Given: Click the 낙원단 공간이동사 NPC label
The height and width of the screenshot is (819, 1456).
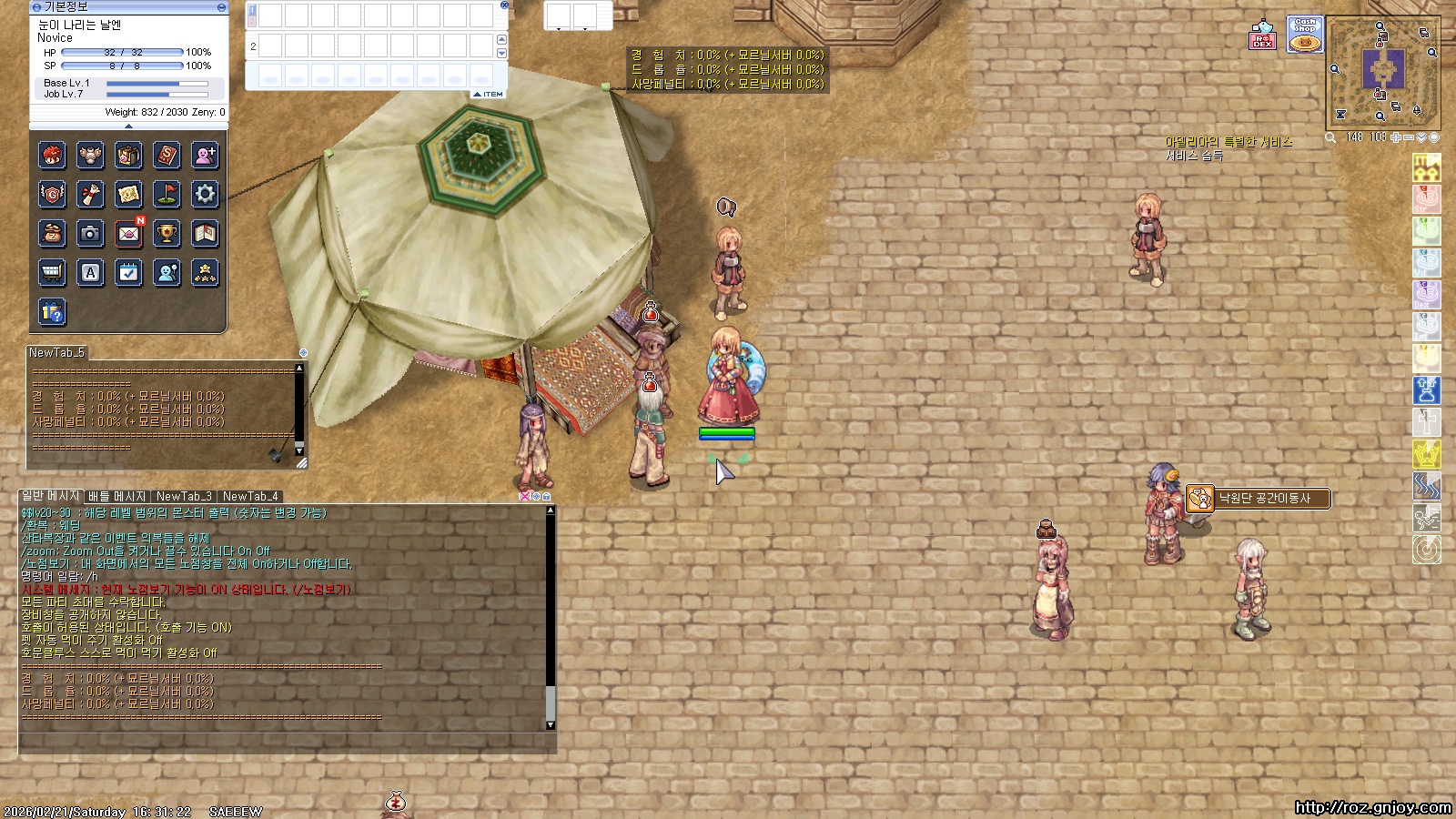Looking at the screenshot, I should pos(1263,499).
